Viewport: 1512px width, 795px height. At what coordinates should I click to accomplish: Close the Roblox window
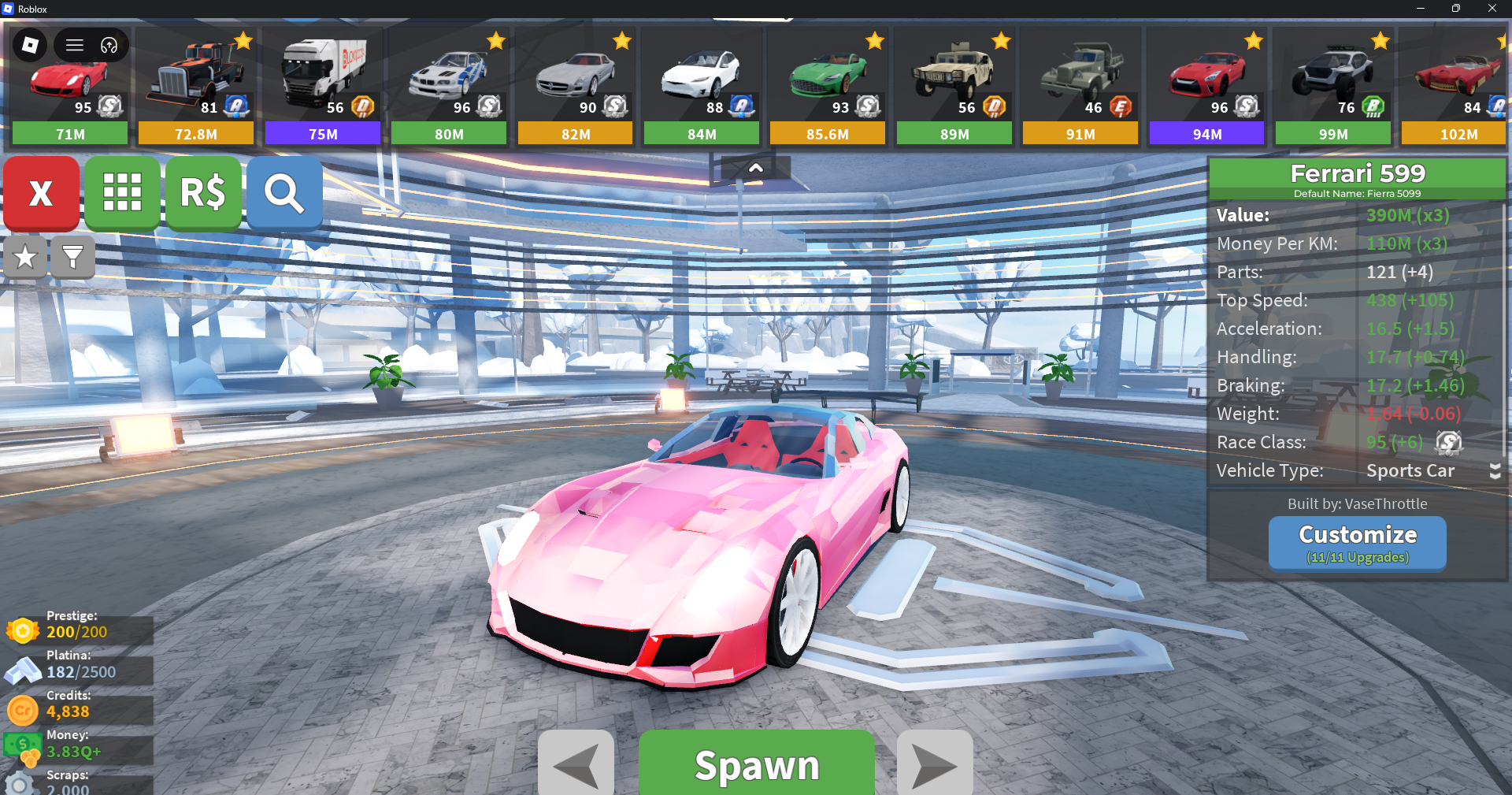click(x=1492, y=8)
